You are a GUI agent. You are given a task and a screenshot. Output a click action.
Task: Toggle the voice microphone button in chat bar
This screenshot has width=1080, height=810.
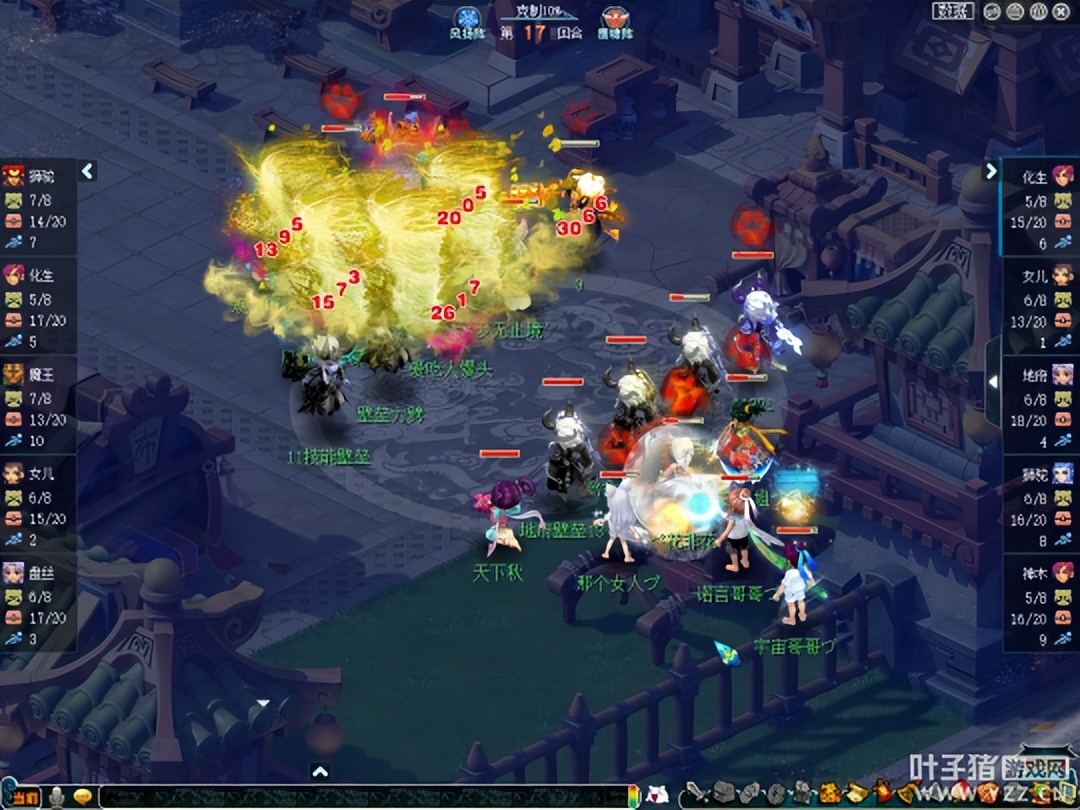coord(58,797)
